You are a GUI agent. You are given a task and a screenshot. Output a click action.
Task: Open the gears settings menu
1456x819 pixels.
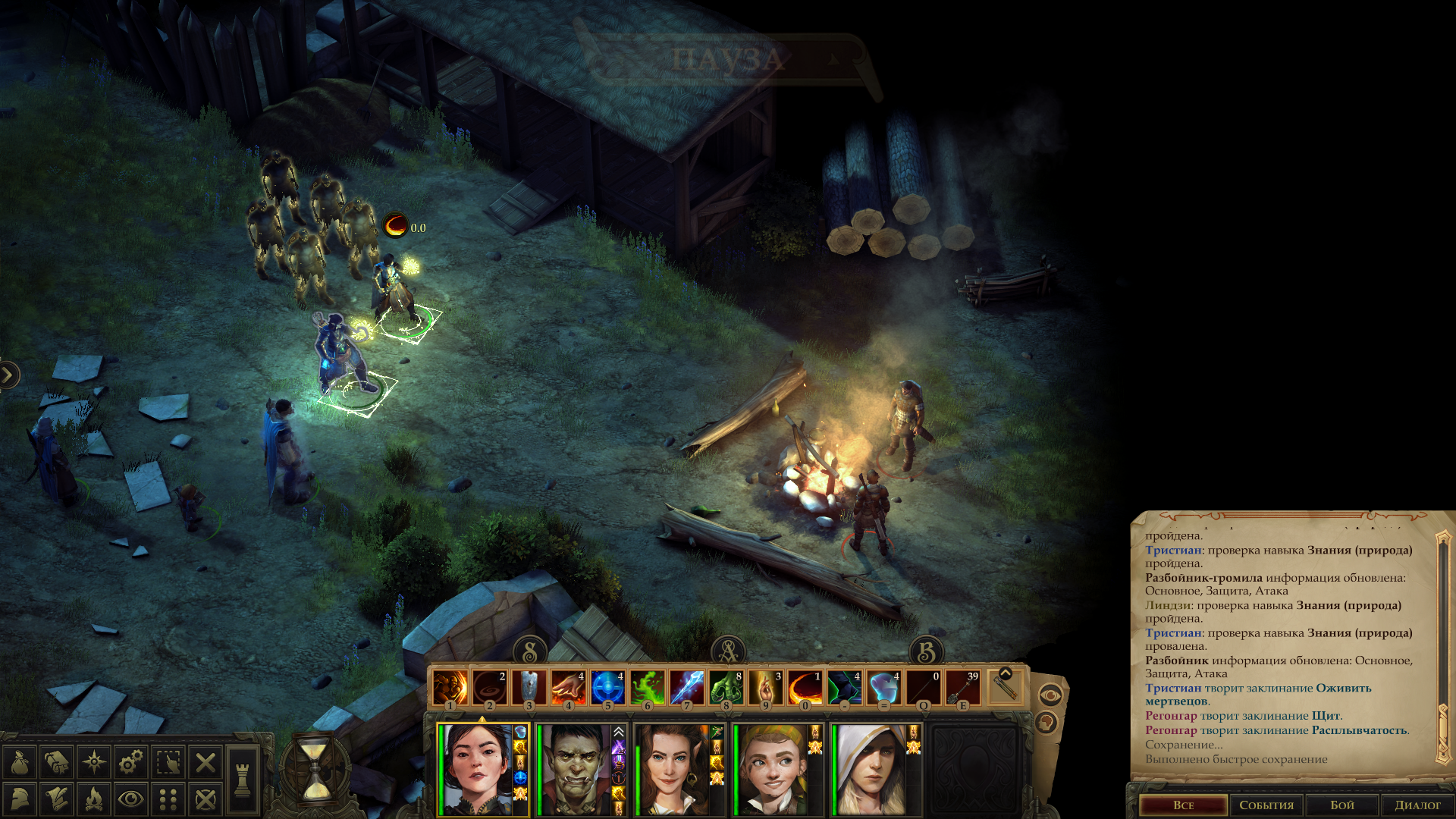(x=131, y=762)
